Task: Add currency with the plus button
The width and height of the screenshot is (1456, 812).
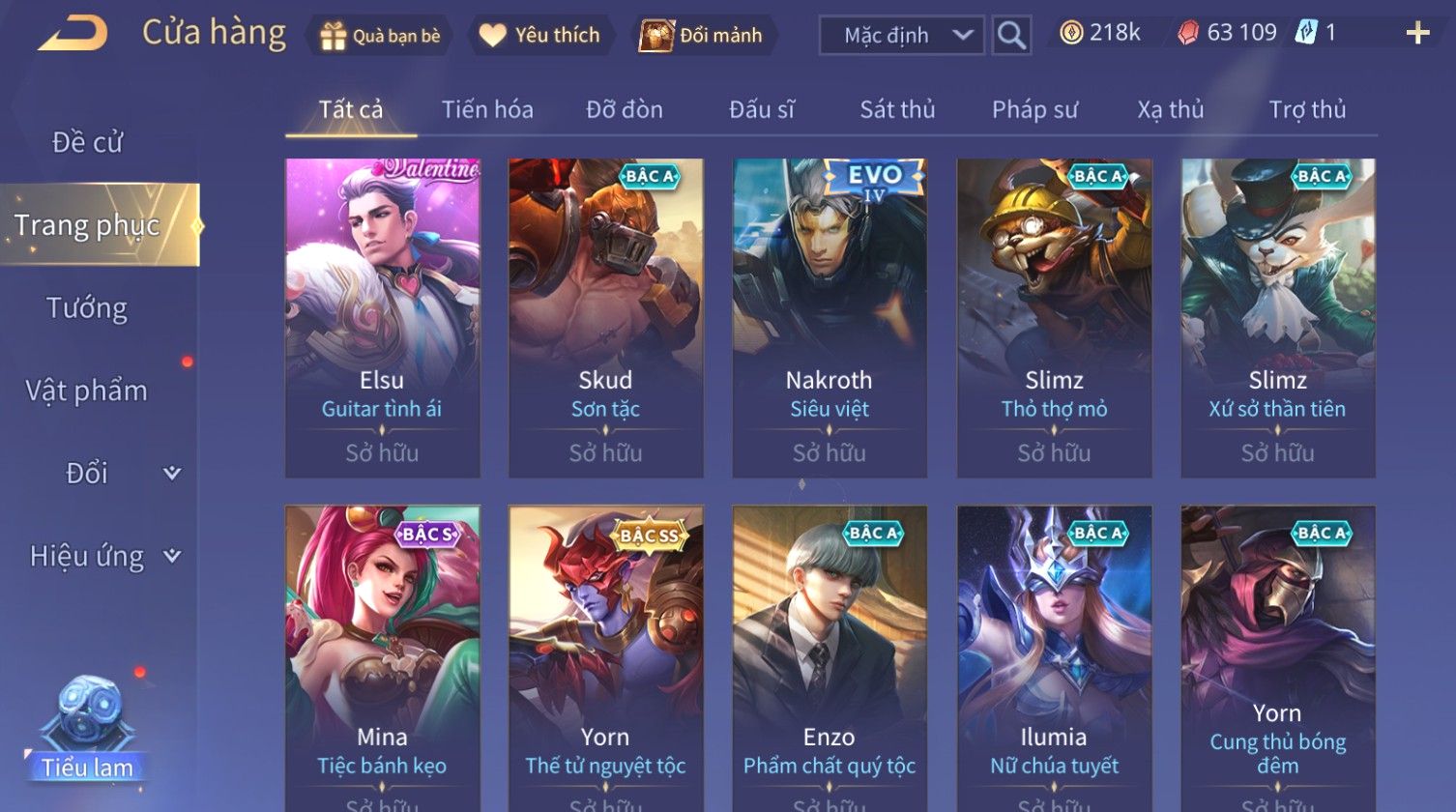Action: (1417, 34)
